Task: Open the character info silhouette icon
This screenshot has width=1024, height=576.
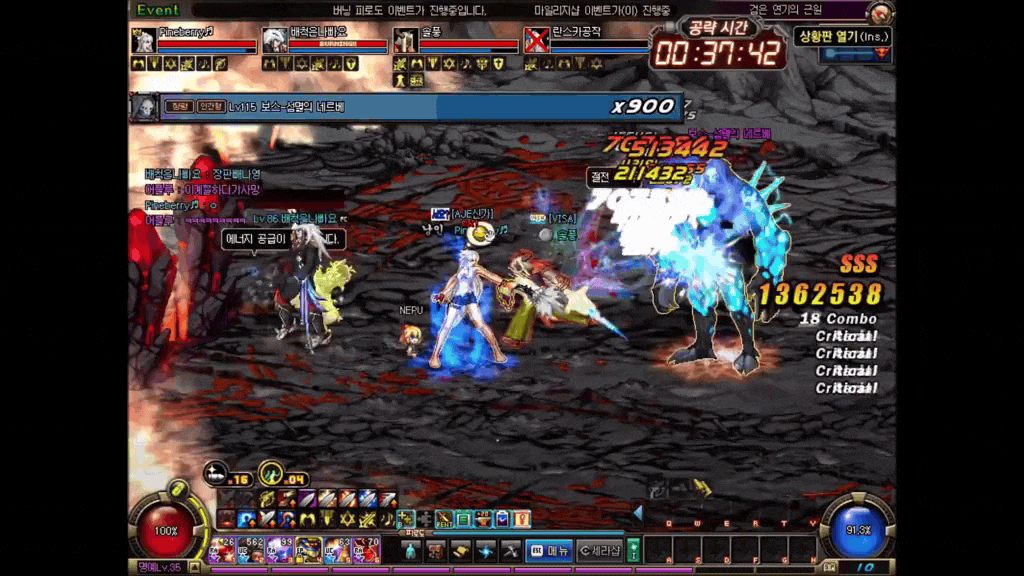Action: 410,550
